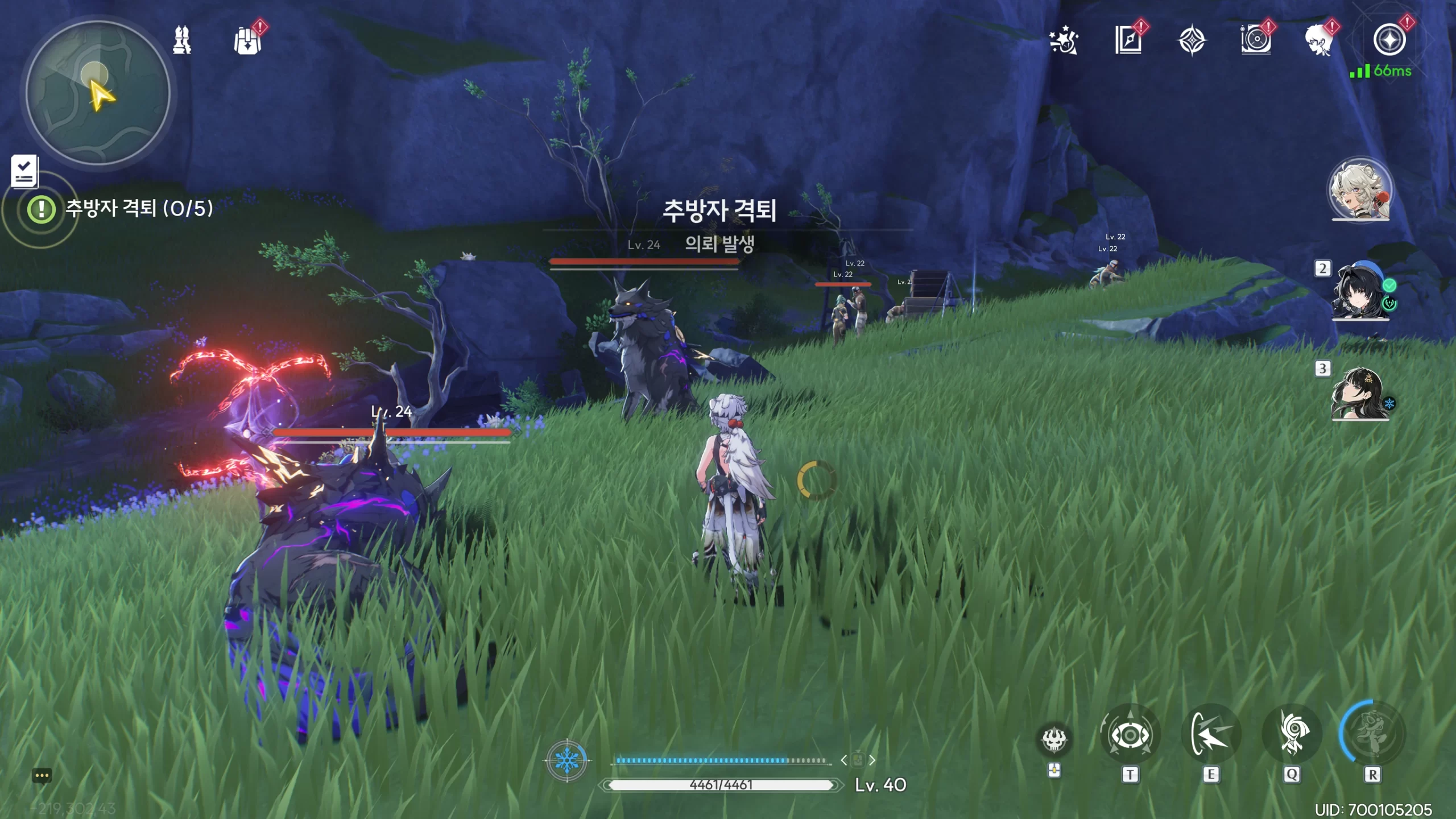Open the guidebook compass icon
The height and width of the screenshot is (819, 1456).
[1128, 40]
